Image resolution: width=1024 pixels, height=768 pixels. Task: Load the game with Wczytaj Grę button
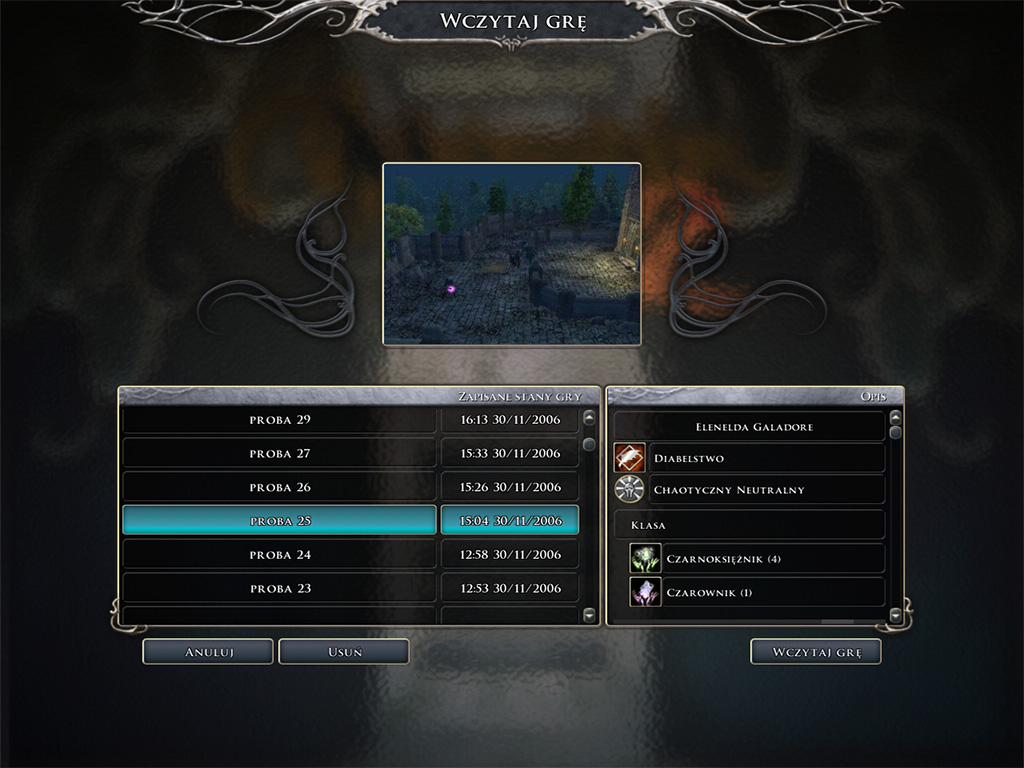815,652
